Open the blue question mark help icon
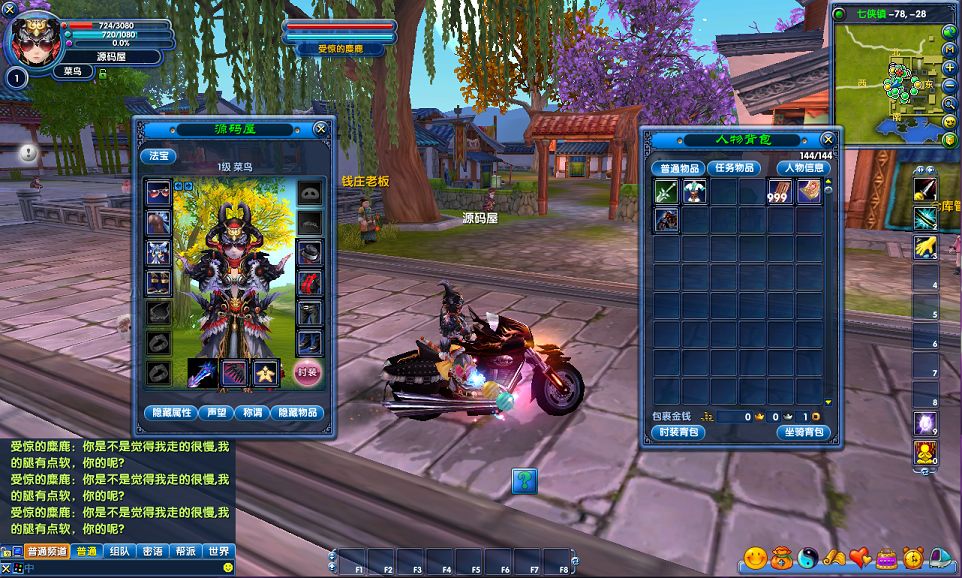Viewport: 962px width, 578px height. (x=524, y=482)
